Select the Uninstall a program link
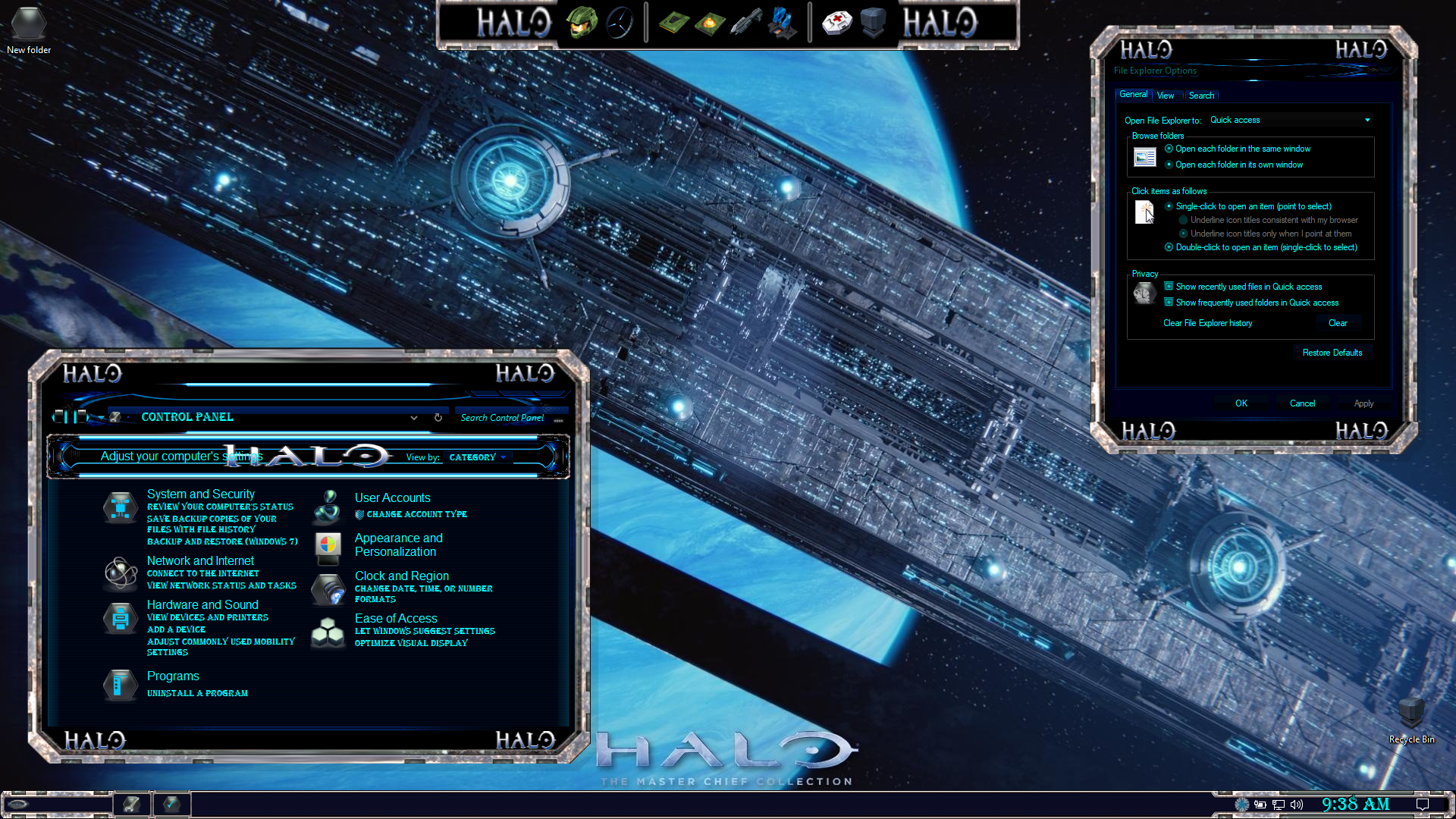 click(197, 693)
